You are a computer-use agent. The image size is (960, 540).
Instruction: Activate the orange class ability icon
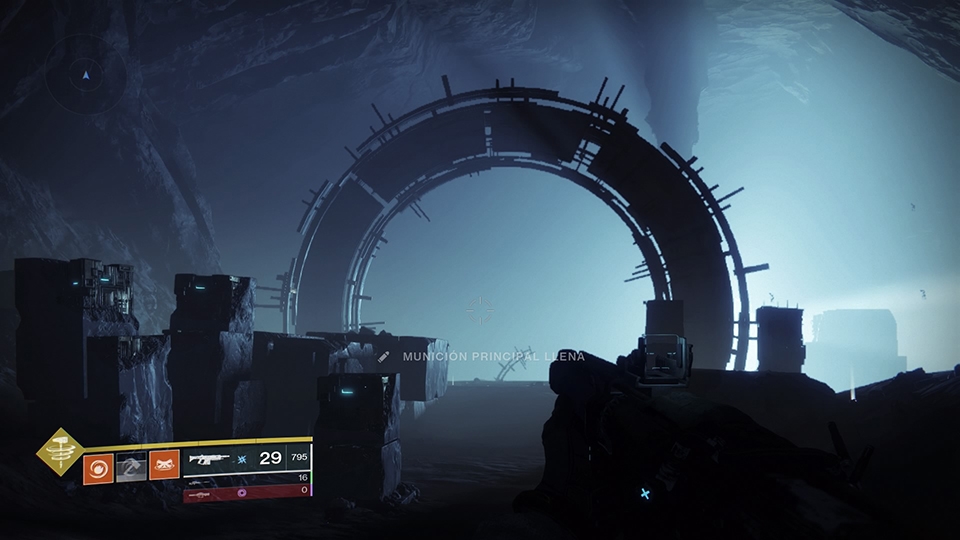[164, 465]
